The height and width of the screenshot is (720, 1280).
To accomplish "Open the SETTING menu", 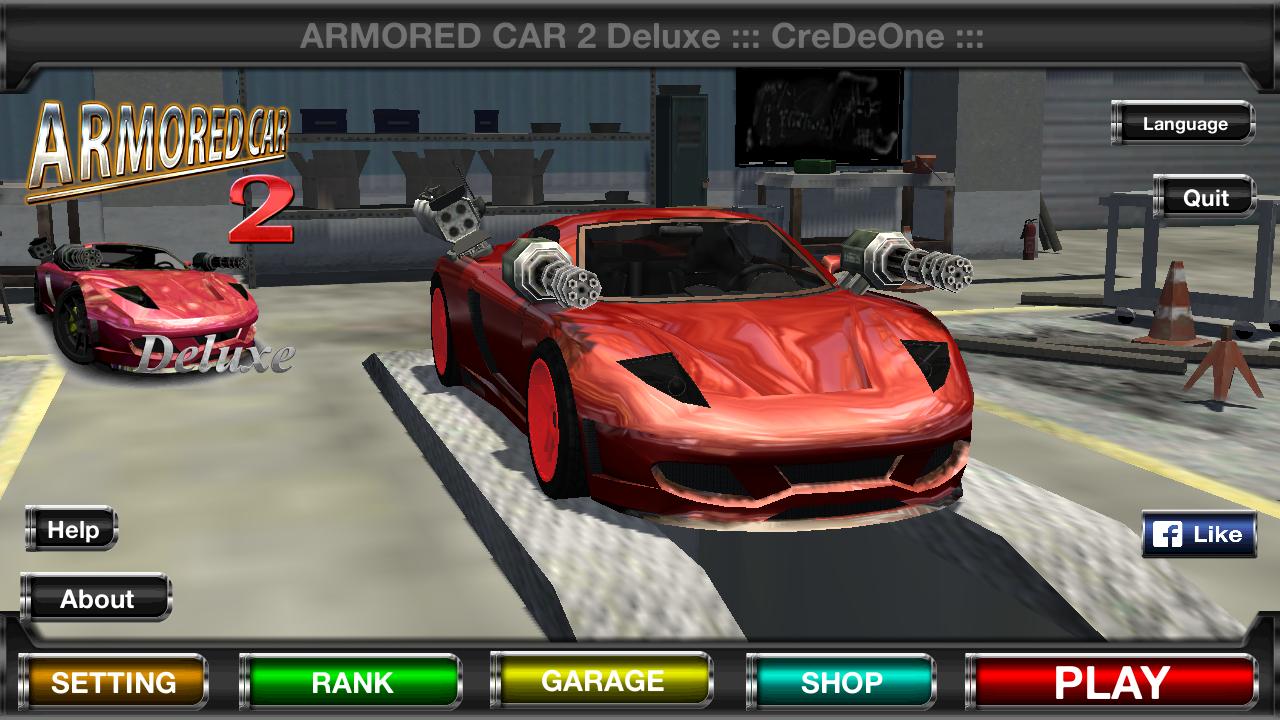I will click(113, 682).
